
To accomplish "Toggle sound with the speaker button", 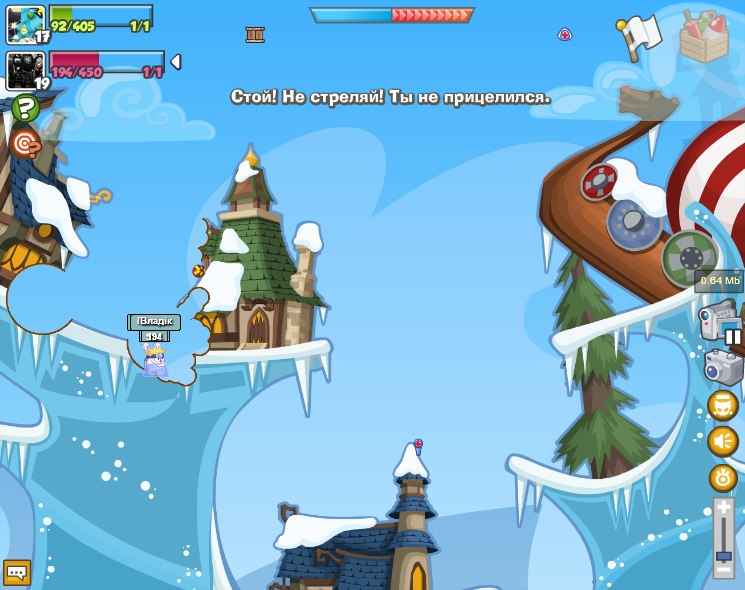I will [722, 441].
